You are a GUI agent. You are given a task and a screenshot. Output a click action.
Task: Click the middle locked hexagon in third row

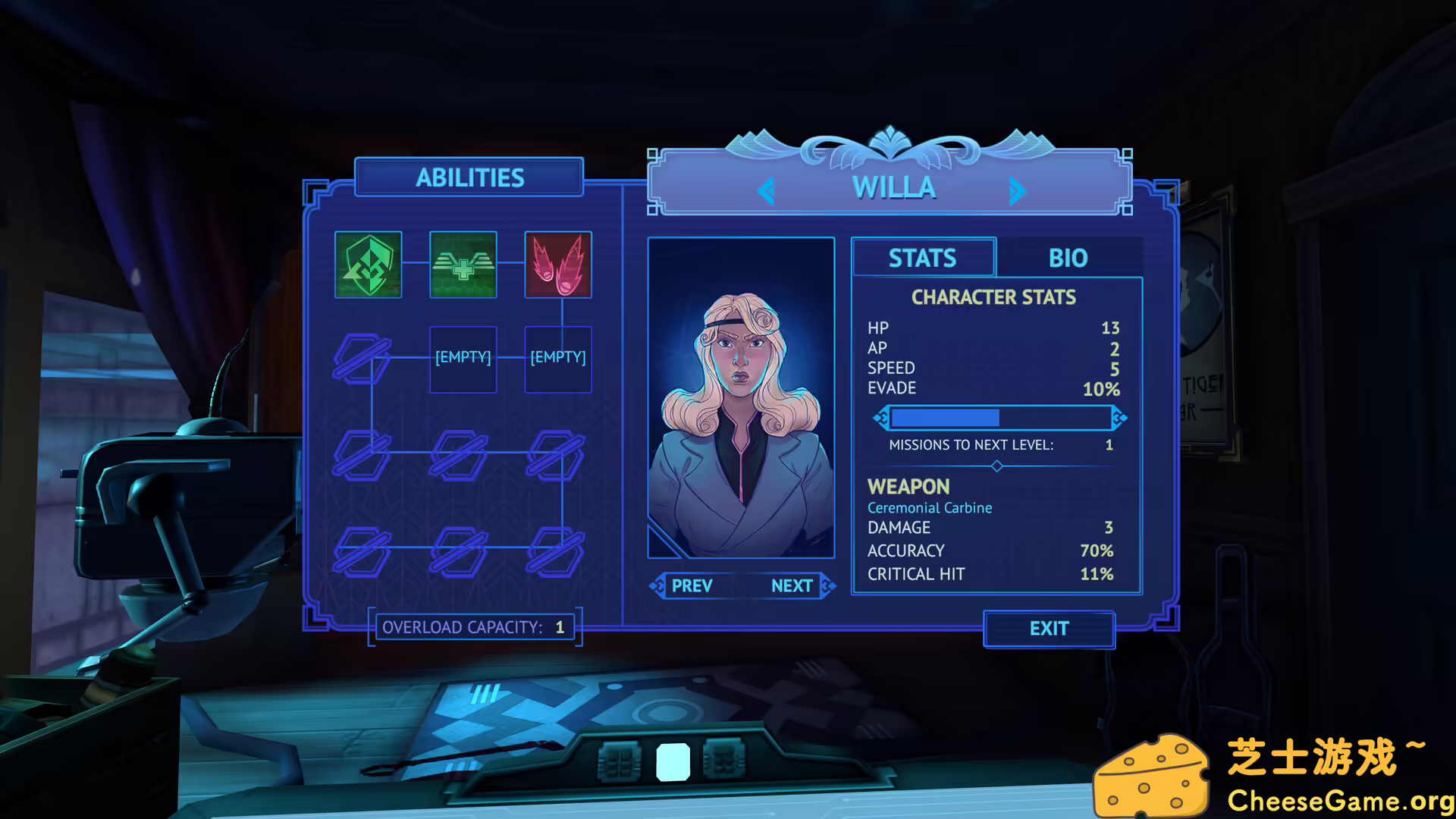point(459,552)
